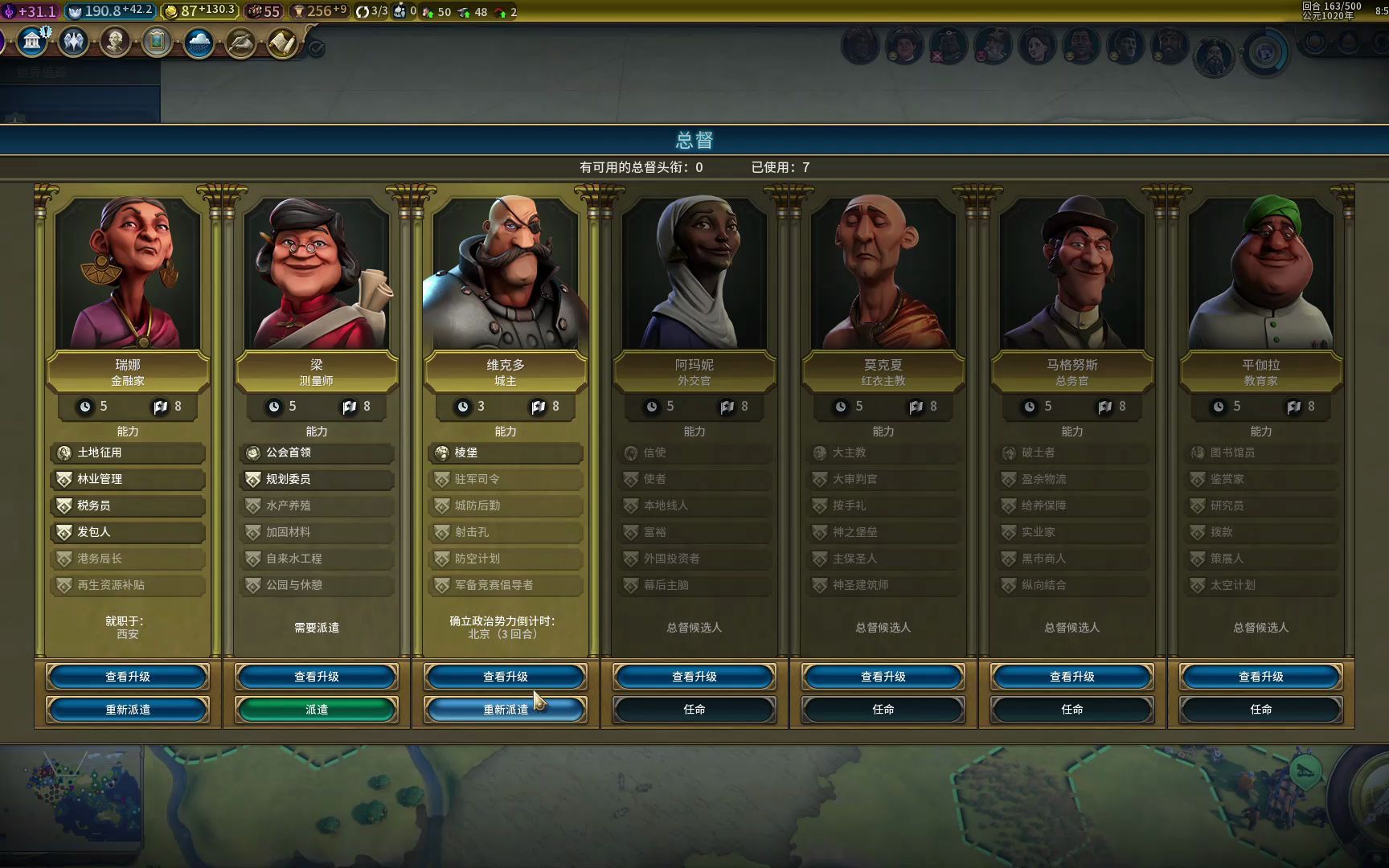Select 瑞娜's 土地征用 ability
Image resolution: width=1389 pixels, height=868 pixels.
pos(128,452)
